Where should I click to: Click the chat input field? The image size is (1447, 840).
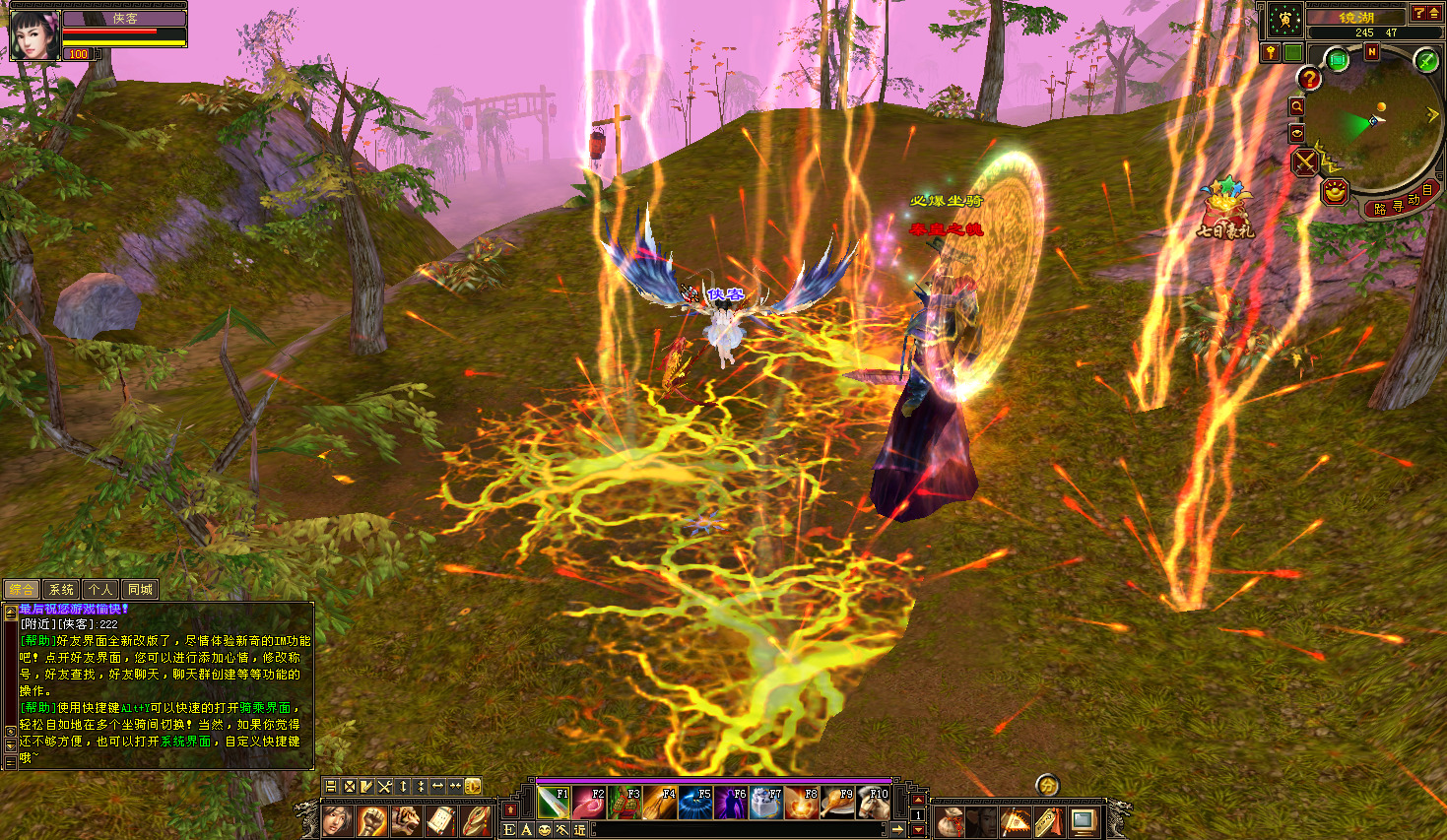(x=737, y=830)
